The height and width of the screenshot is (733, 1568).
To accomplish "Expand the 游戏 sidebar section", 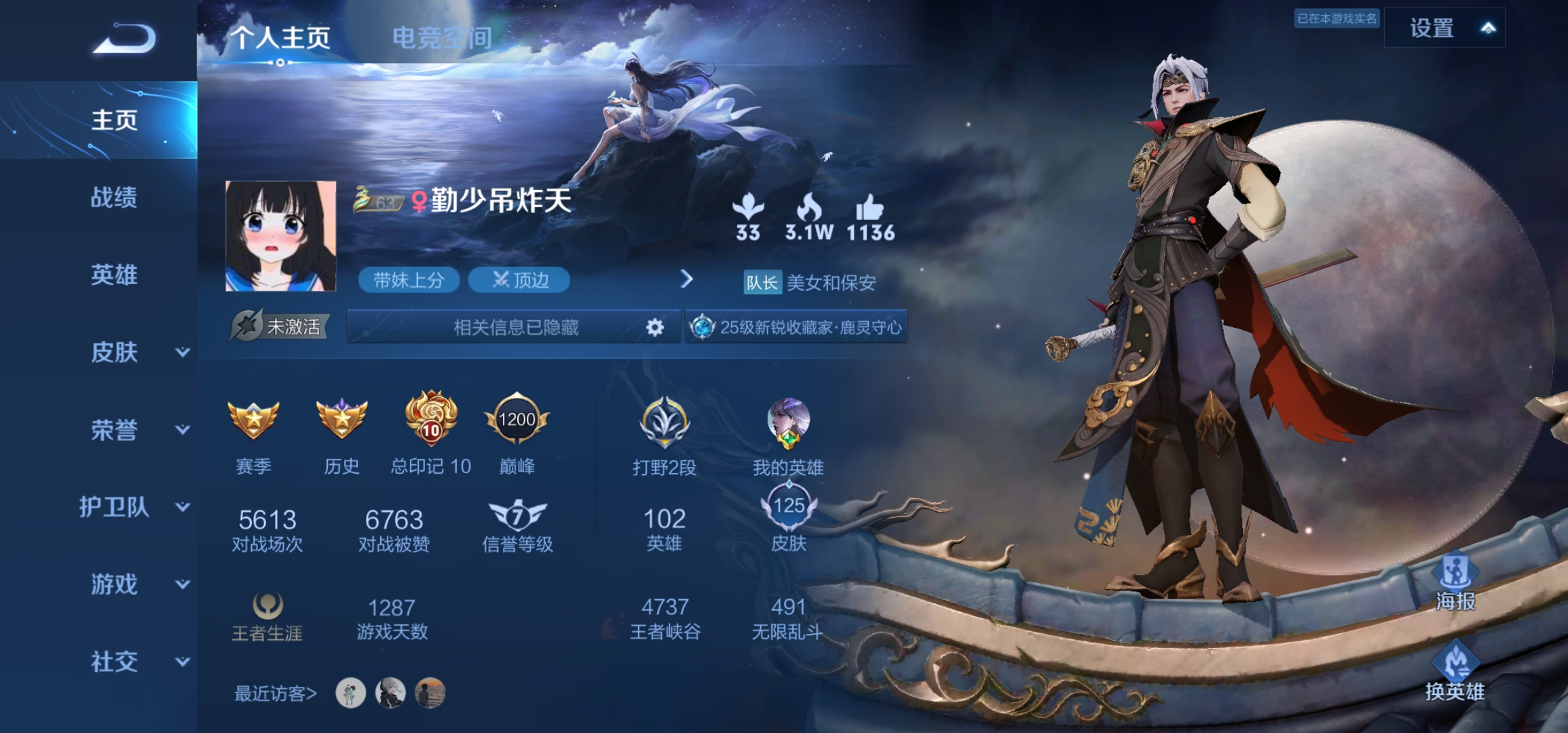I will tap(136, 584).
